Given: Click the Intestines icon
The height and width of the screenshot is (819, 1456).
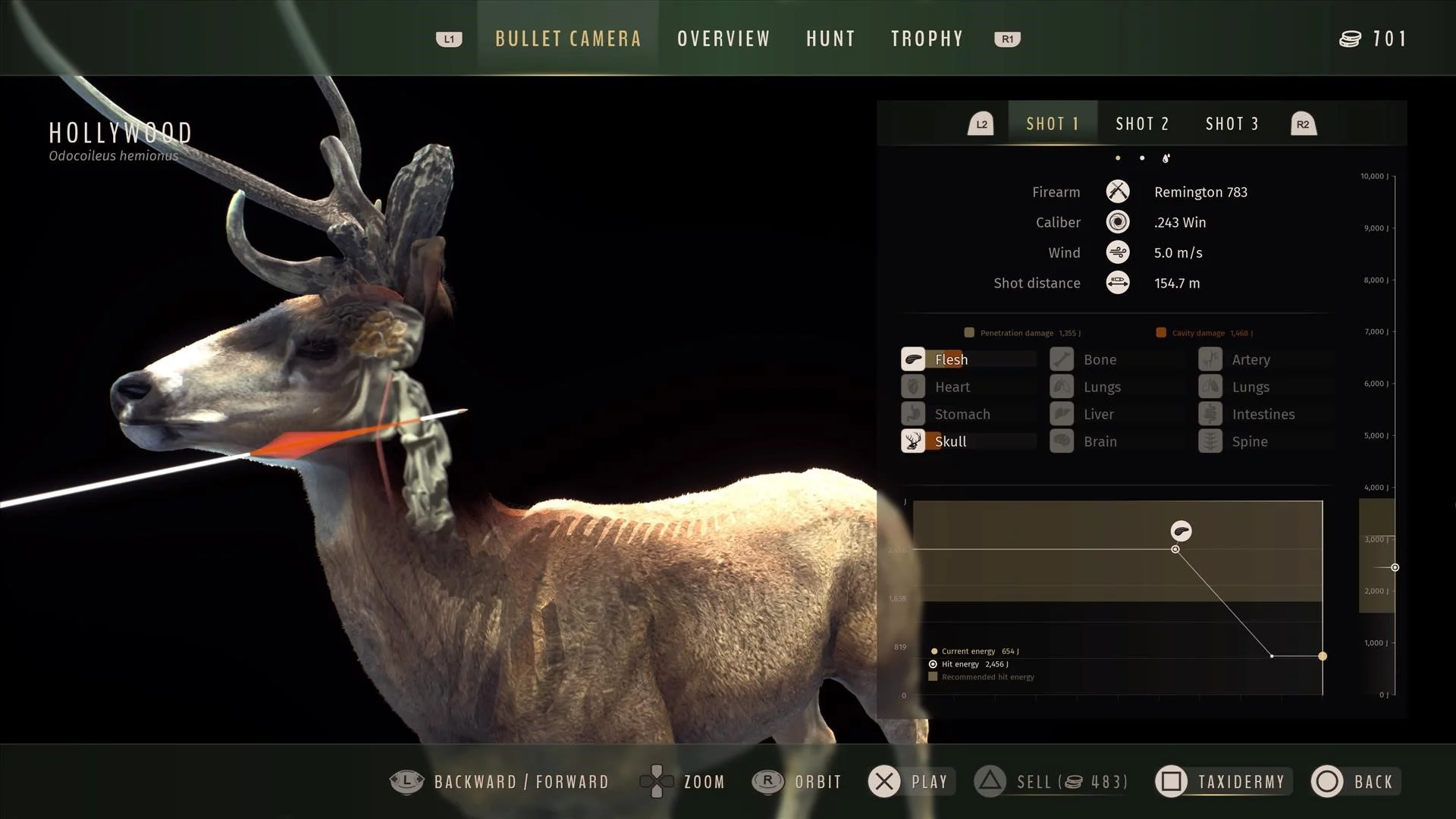Looking at the screenshot, I should click(1210, 414).
